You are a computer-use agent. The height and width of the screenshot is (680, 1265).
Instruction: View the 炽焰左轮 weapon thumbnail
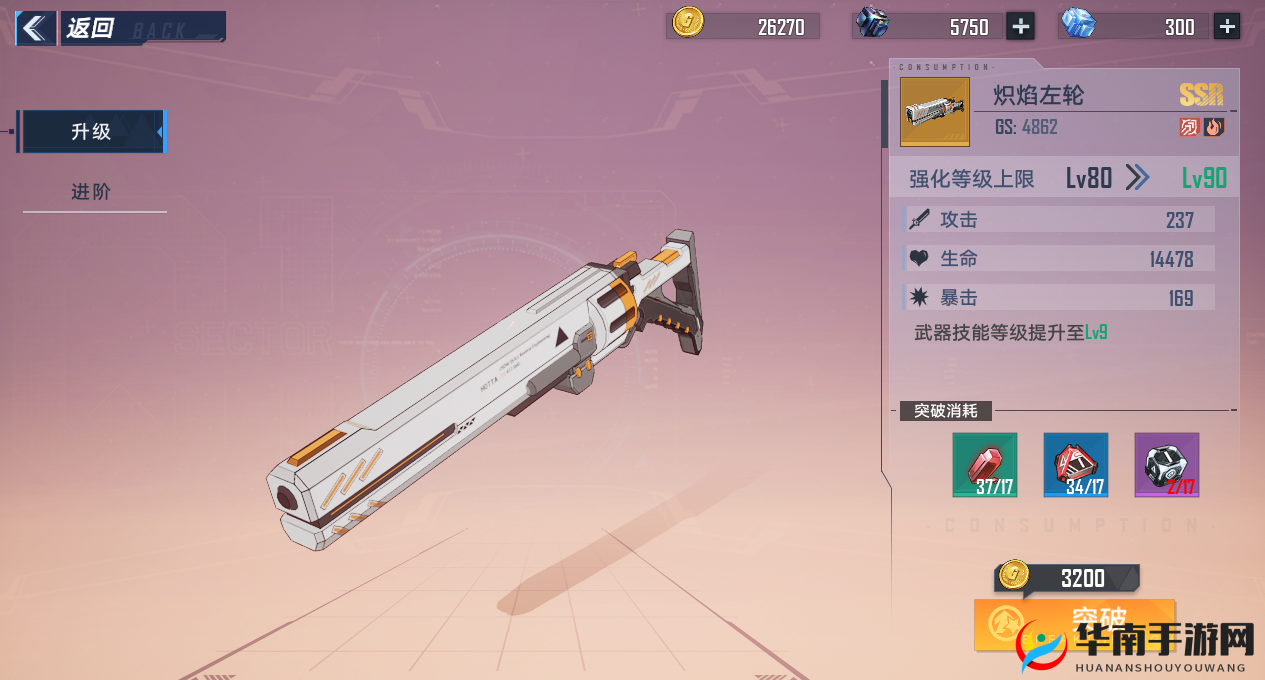point(935,111)
